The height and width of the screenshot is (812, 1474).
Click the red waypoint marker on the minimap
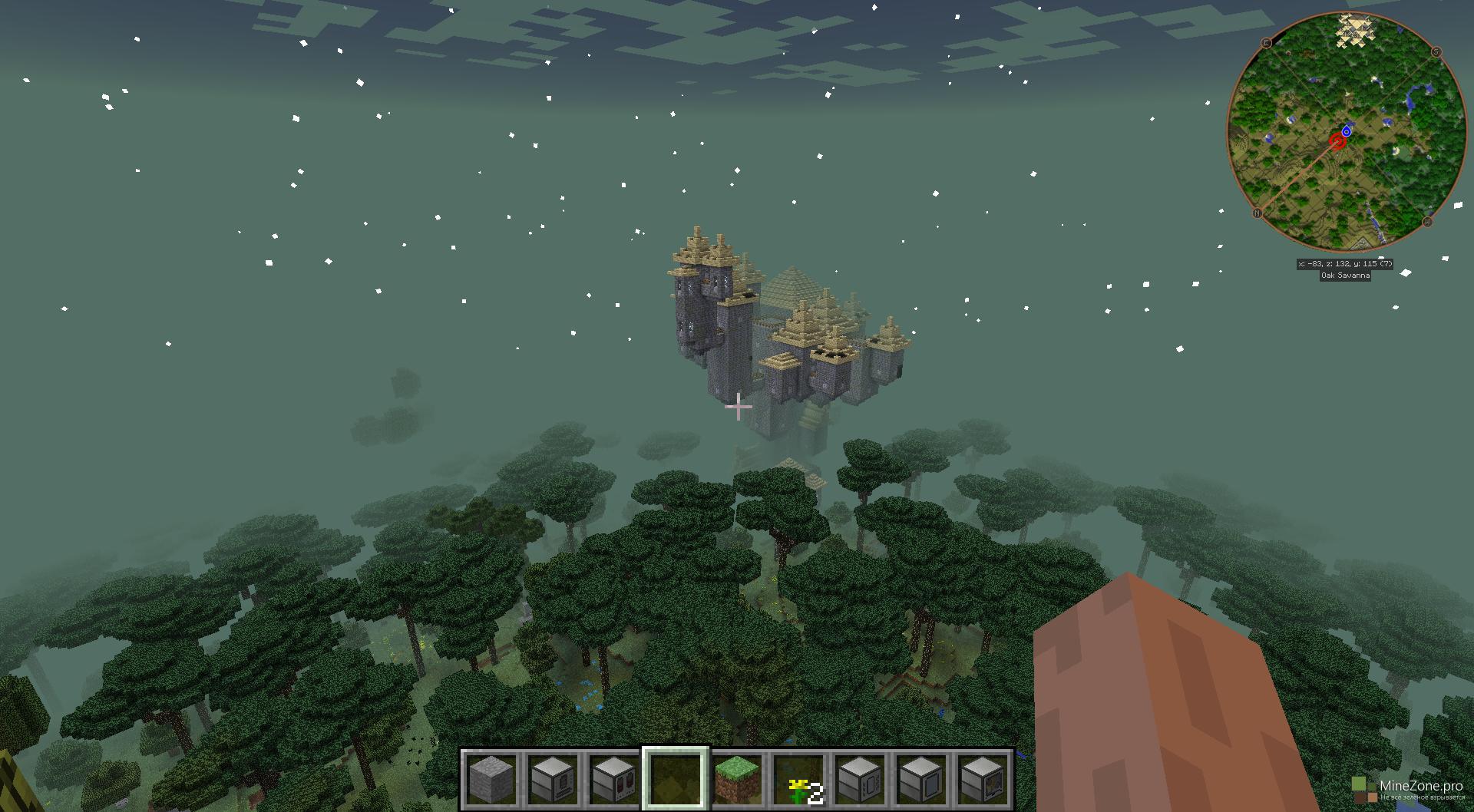pos(1338,142)
